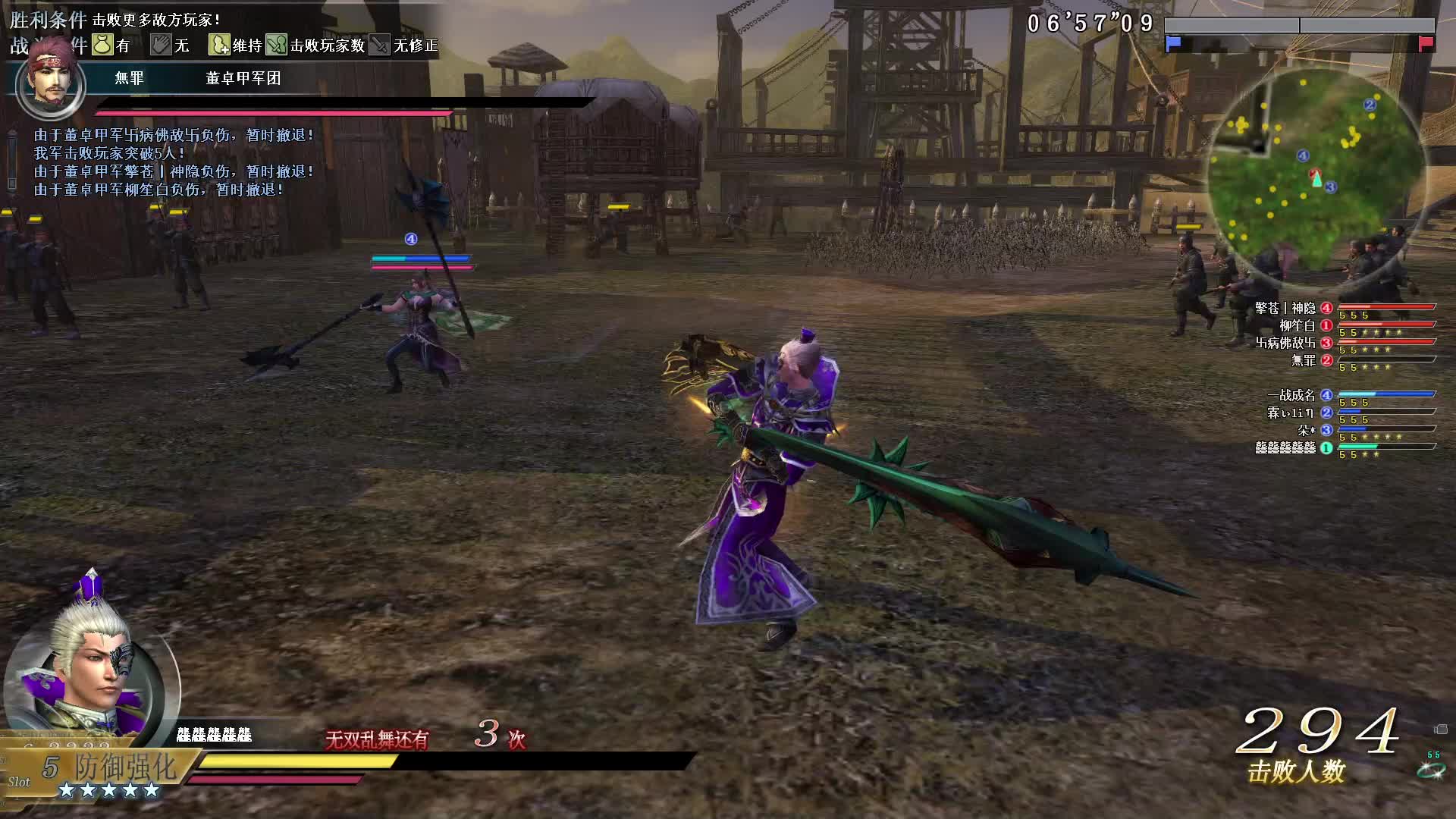The image size is (1456, 819).
Task: Click the enemy general portrait of 無罪
Action: point(51,84)
